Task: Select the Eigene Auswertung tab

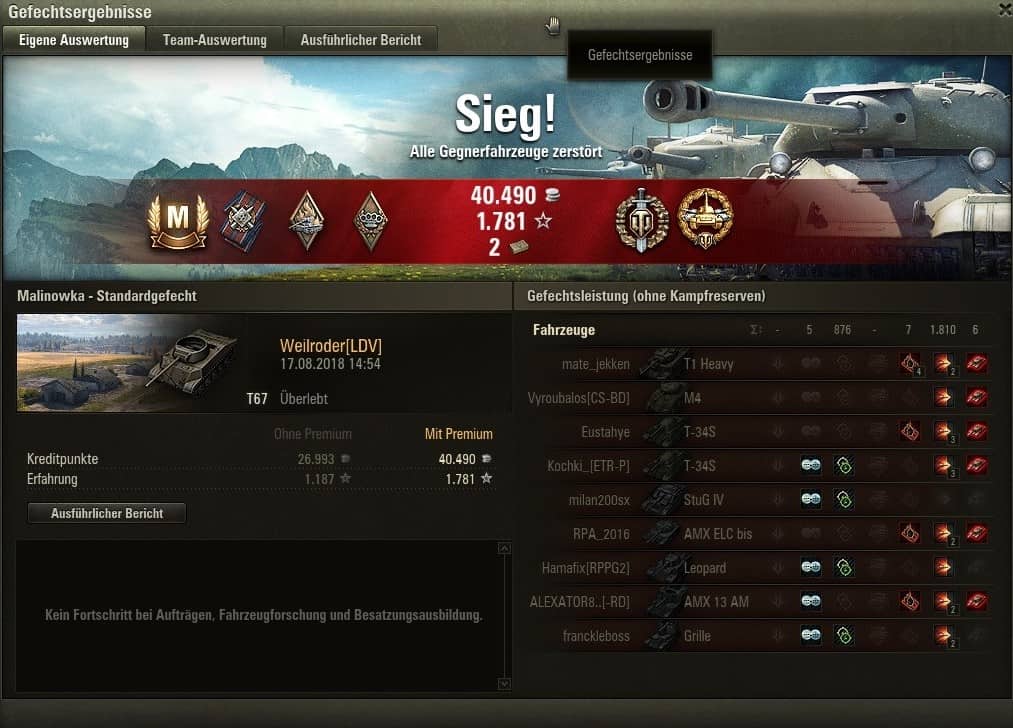Action: coord(74,40)
